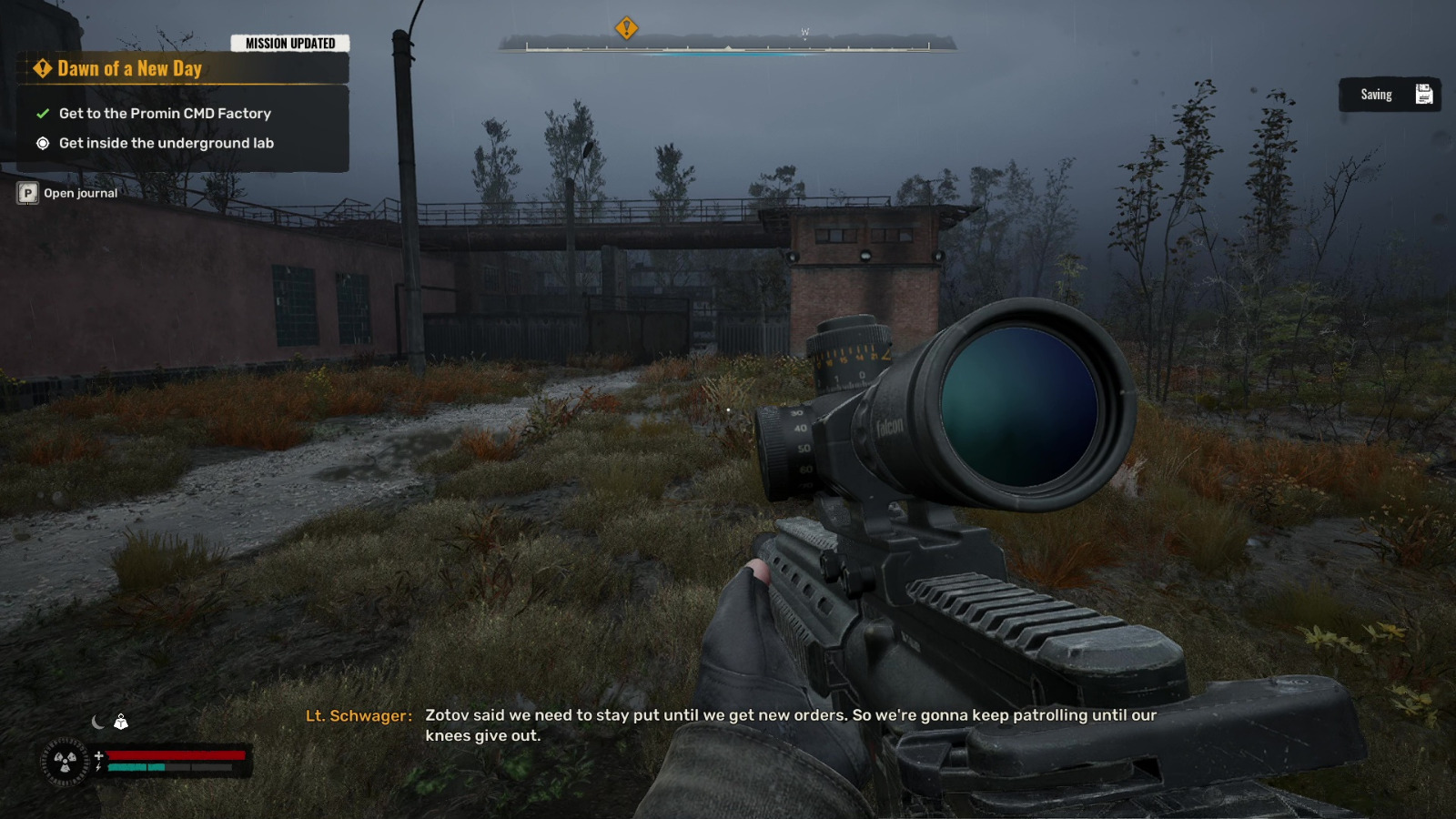Image resolution: width=1456 pixels, height=819 pixels.
Task: Open the journal via Open journal label
Action: pos(80,193)
